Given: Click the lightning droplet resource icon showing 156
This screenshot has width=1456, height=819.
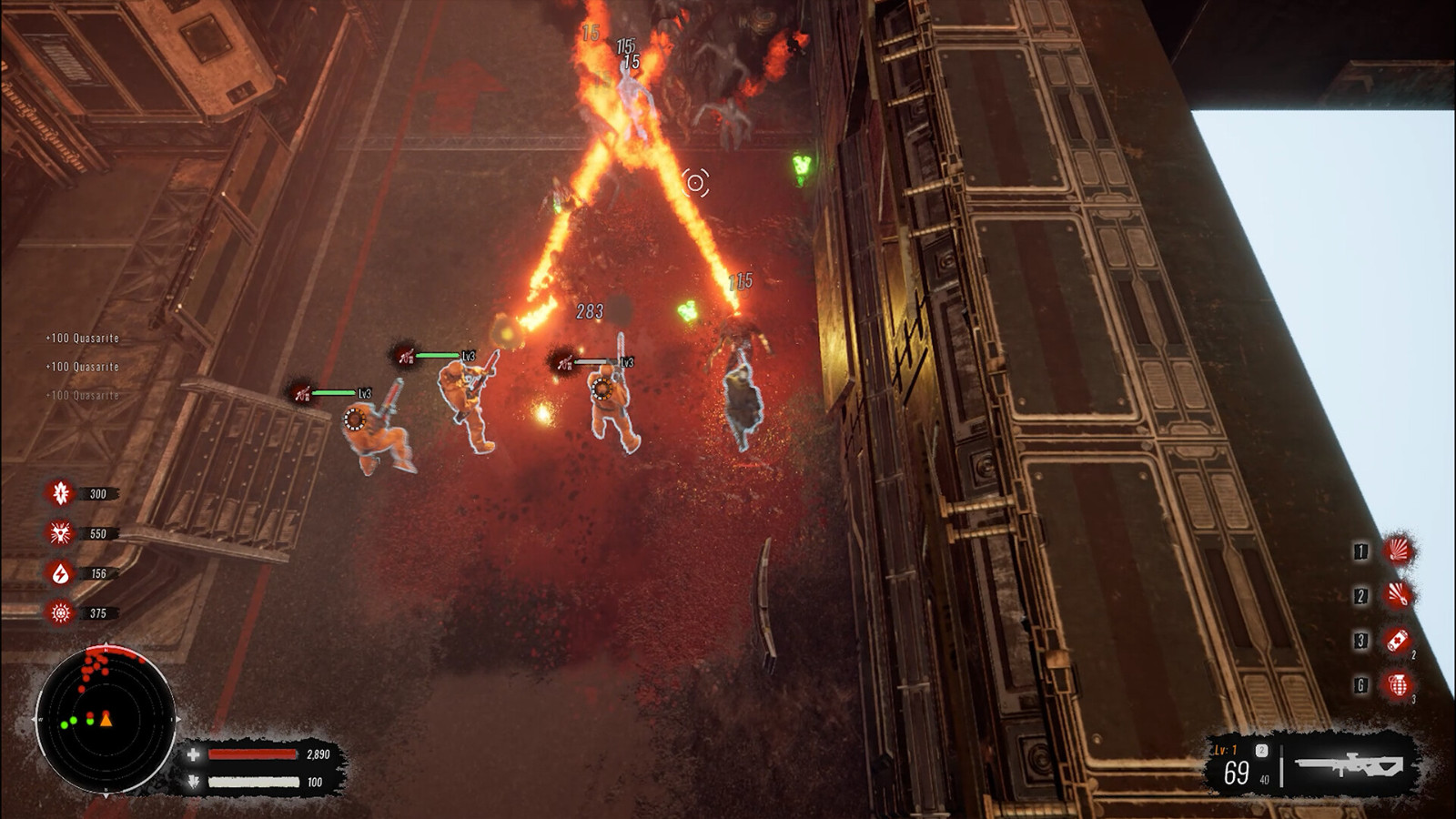Looking at the screenshot, I should [x=60, y=573].
